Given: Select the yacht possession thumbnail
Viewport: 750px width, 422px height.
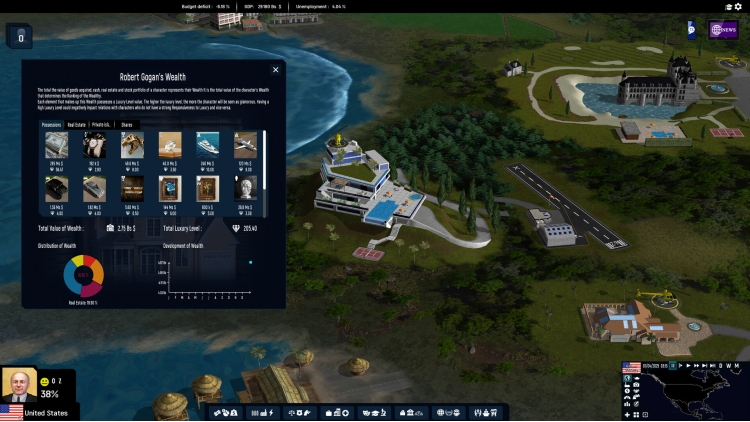Looking at the screenshot, I should [x=208, y=144].
